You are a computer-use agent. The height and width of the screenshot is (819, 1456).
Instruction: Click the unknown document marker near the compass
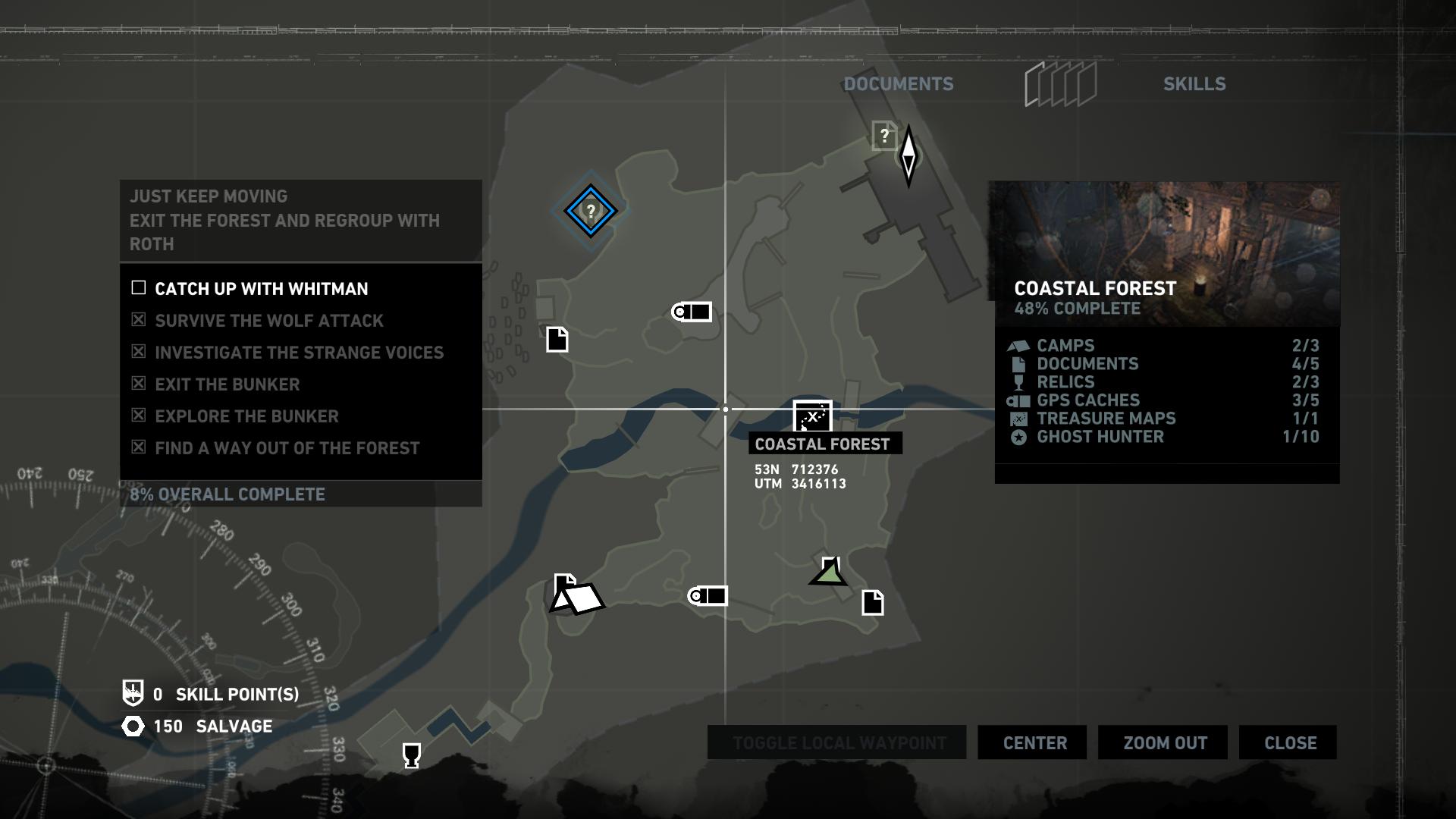(x=883, y=136)
